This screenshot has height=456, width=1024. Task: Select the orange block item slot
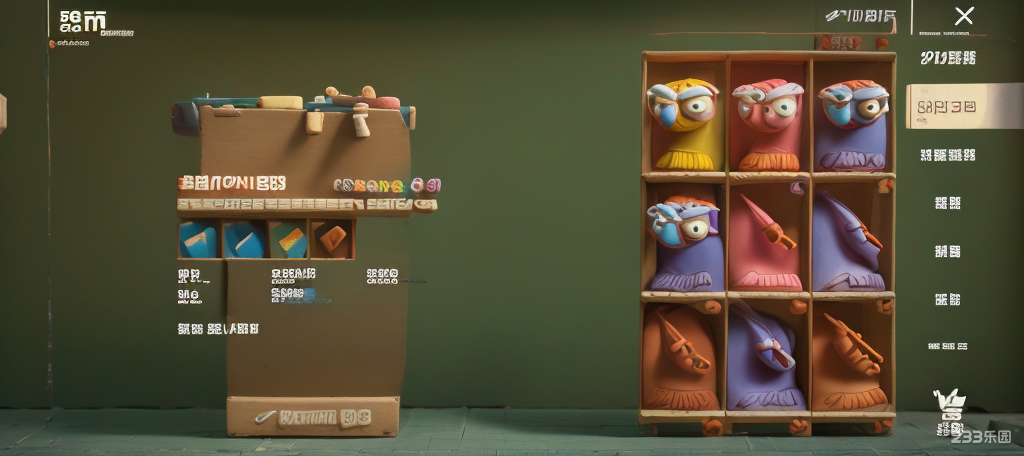[x=331, y=240]
